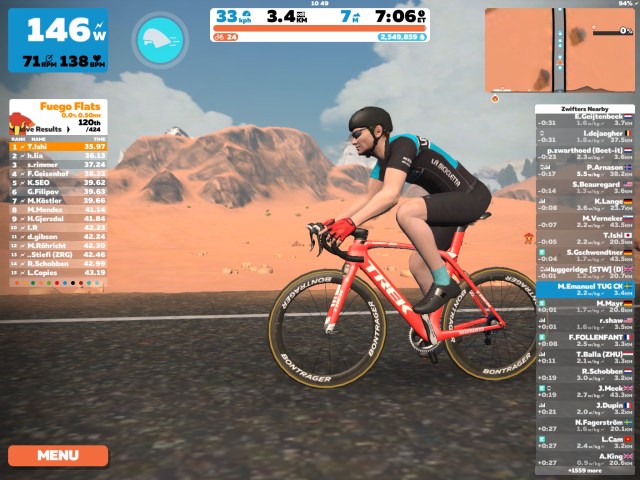Click the minimap in the corner
Image resolution: width=640 pixels, height=480 pixels.
[x=559, y=50]
